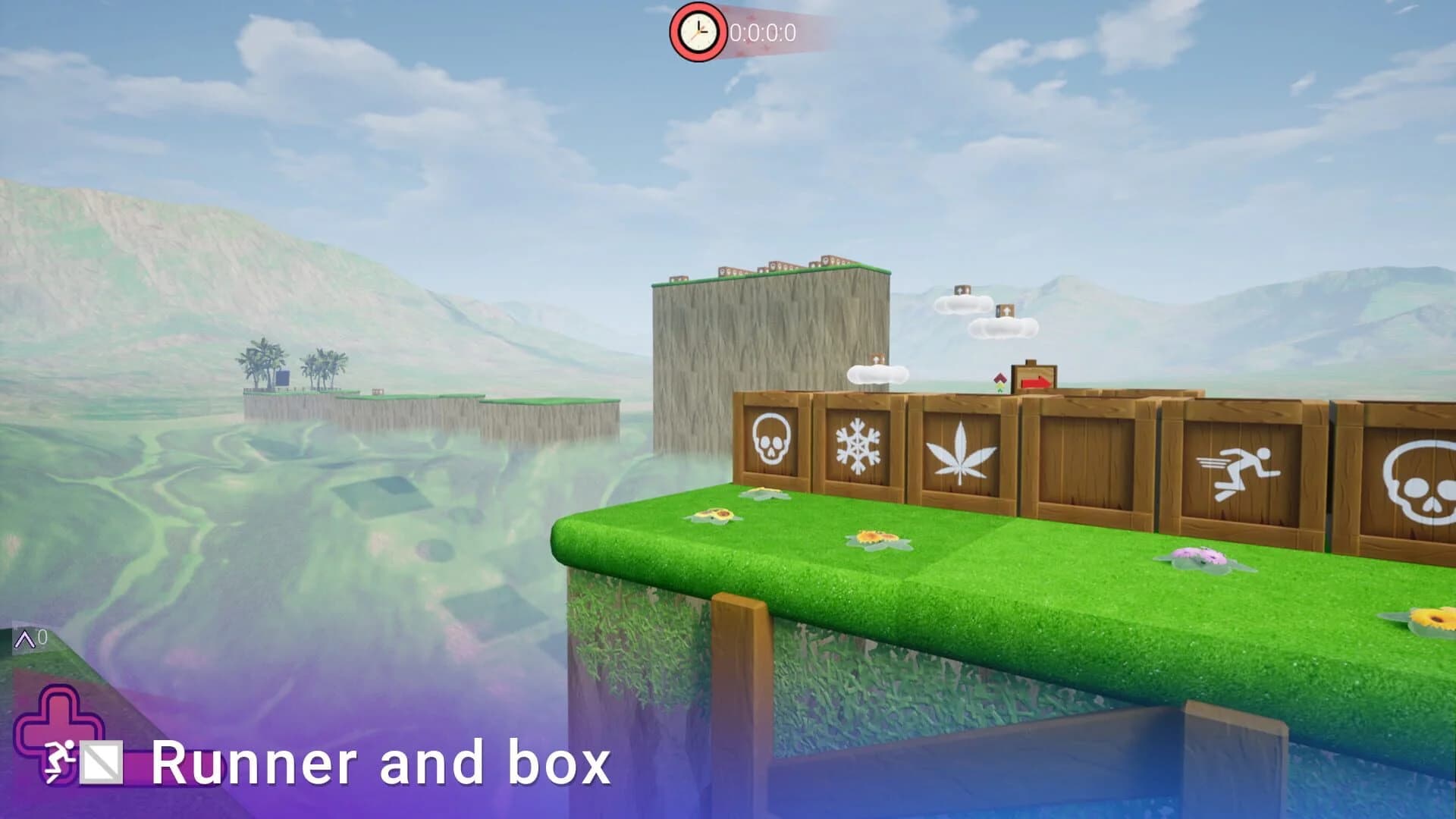Click the timer readout 0:0:0:0

tap(762, 33)
